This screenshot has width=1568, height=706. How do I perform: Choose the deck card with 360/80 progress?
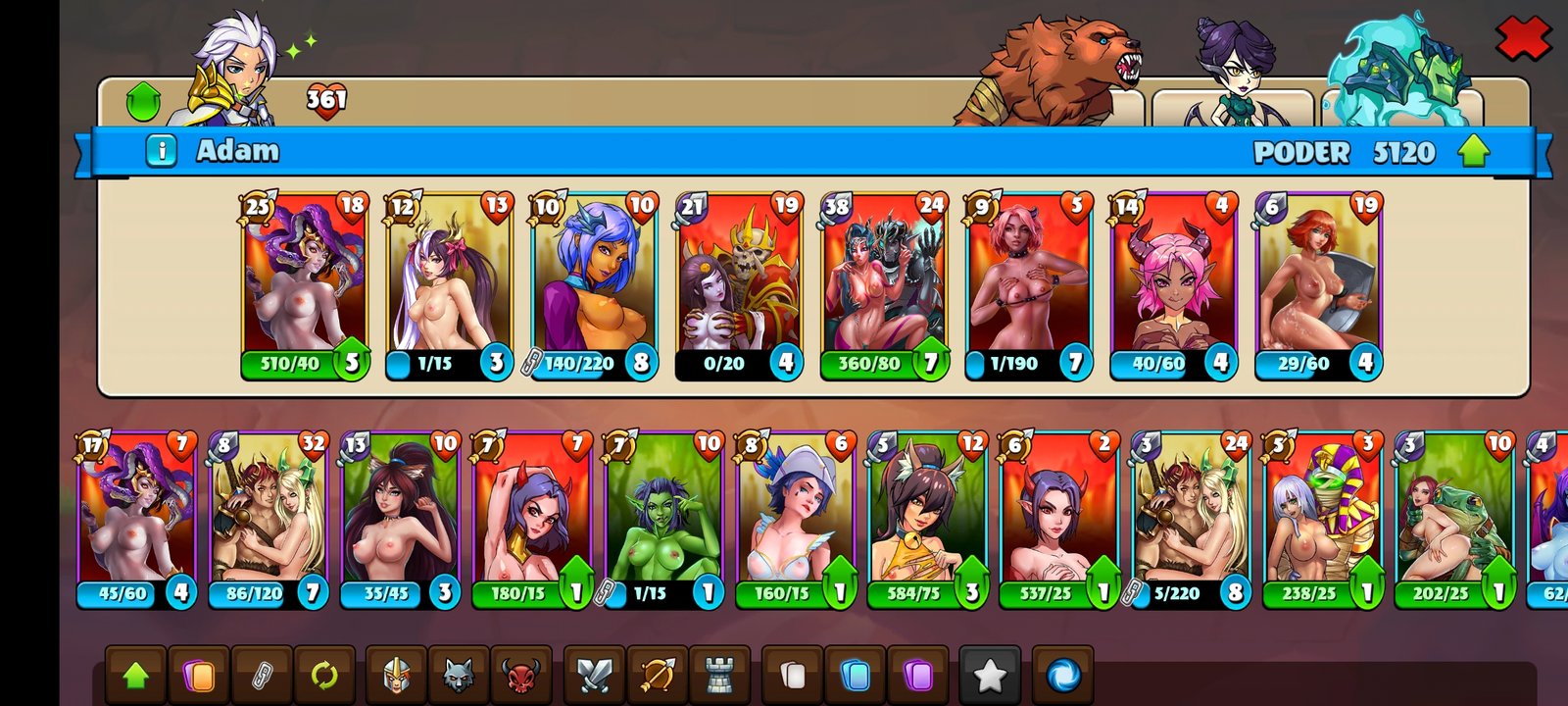885,284
